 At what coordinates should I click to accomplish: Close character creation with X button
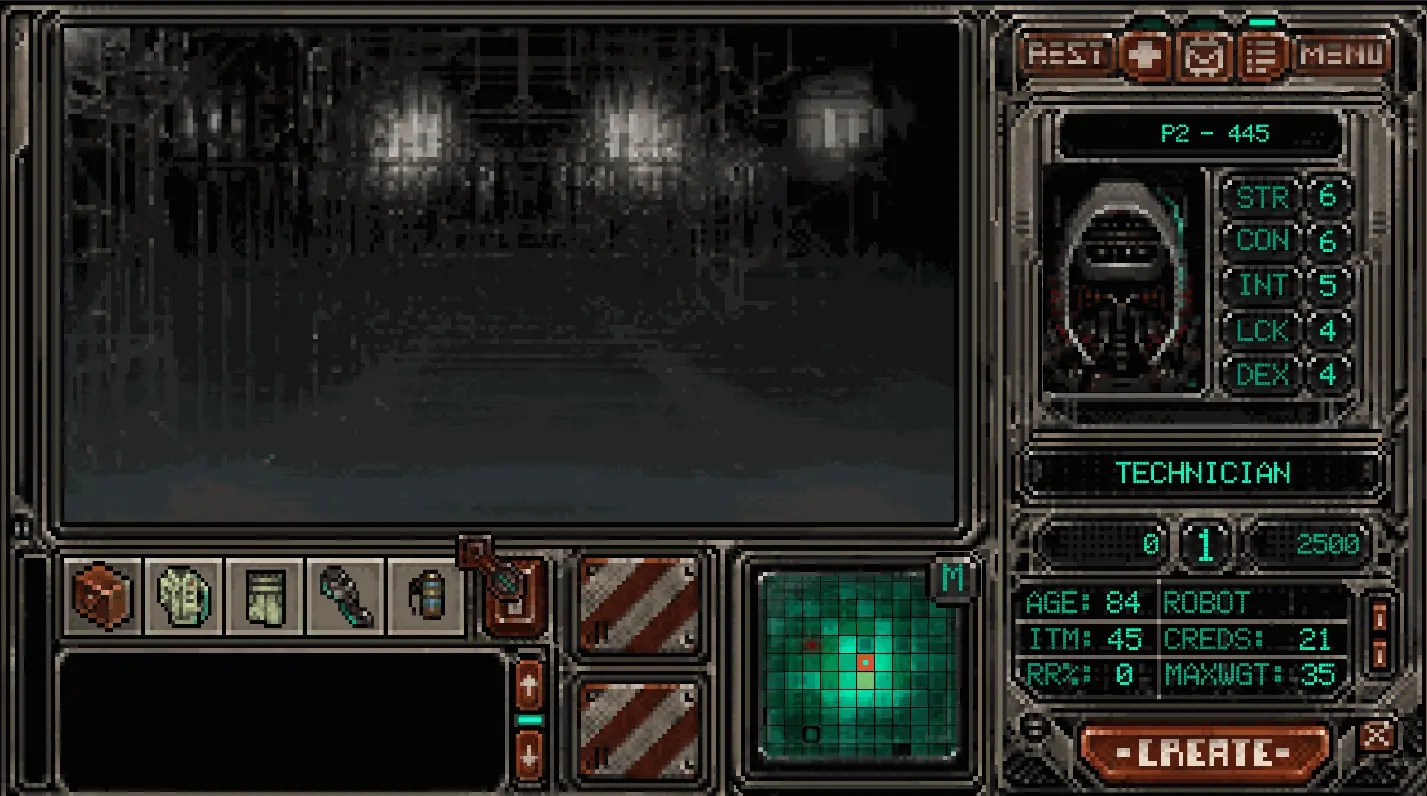point(1377,737)
